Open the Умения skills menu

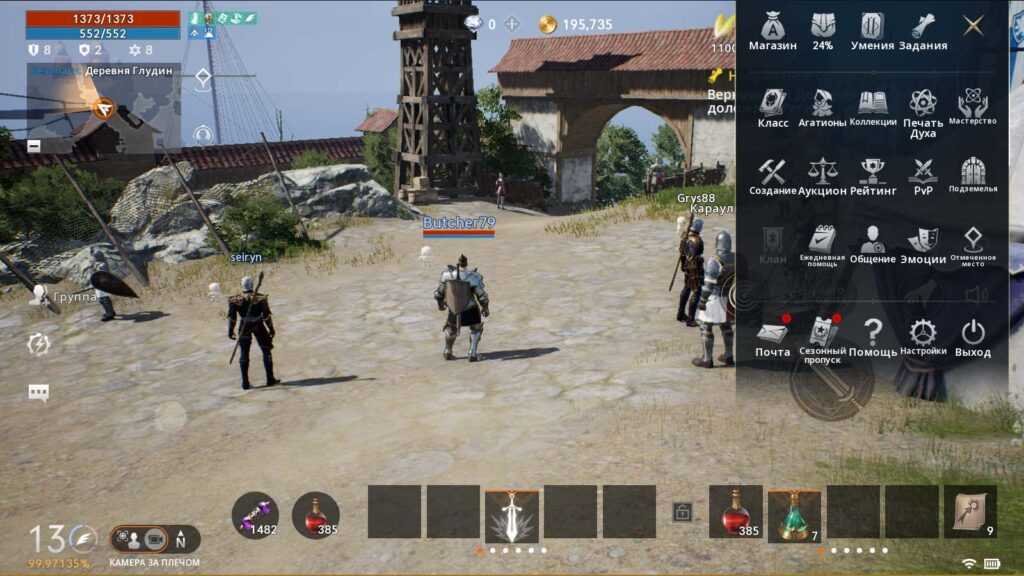pos(872,31)
